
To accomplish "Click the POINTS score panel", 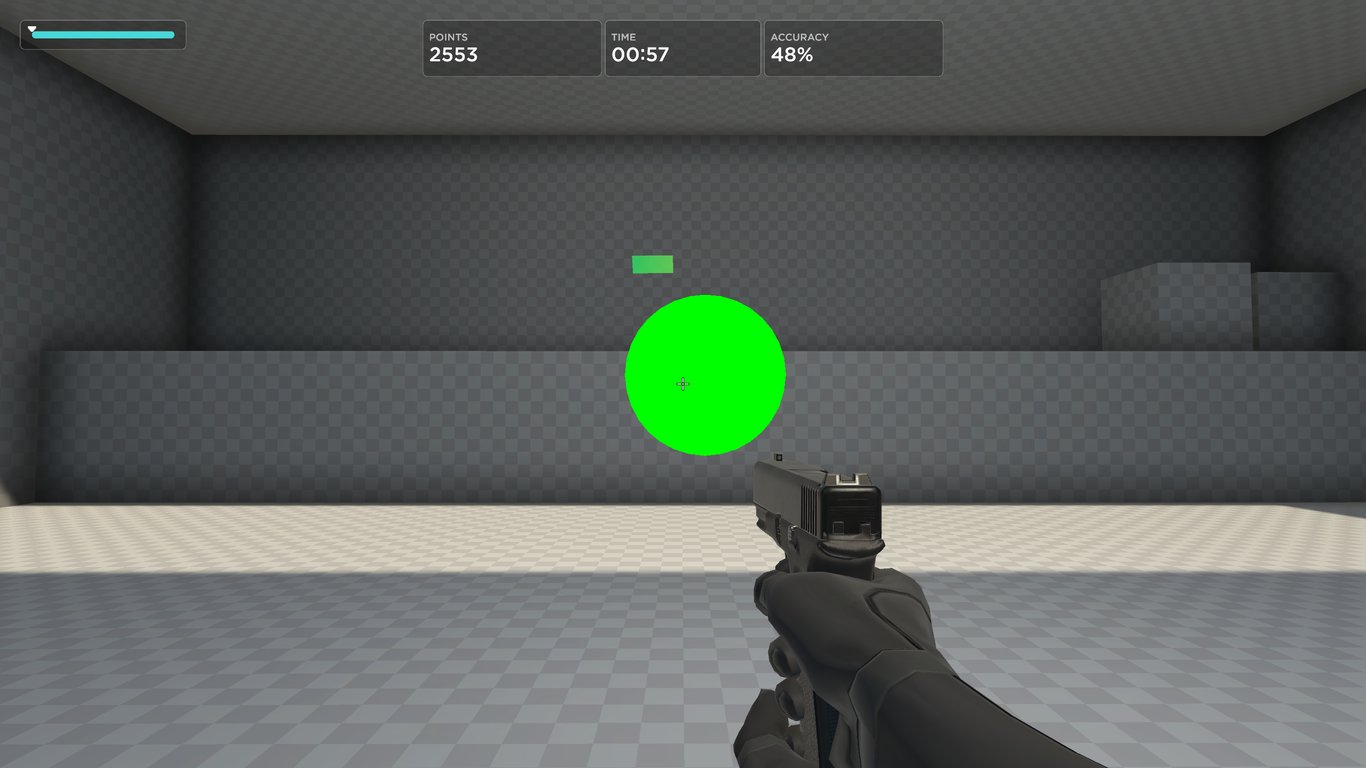I will [511, 48].
